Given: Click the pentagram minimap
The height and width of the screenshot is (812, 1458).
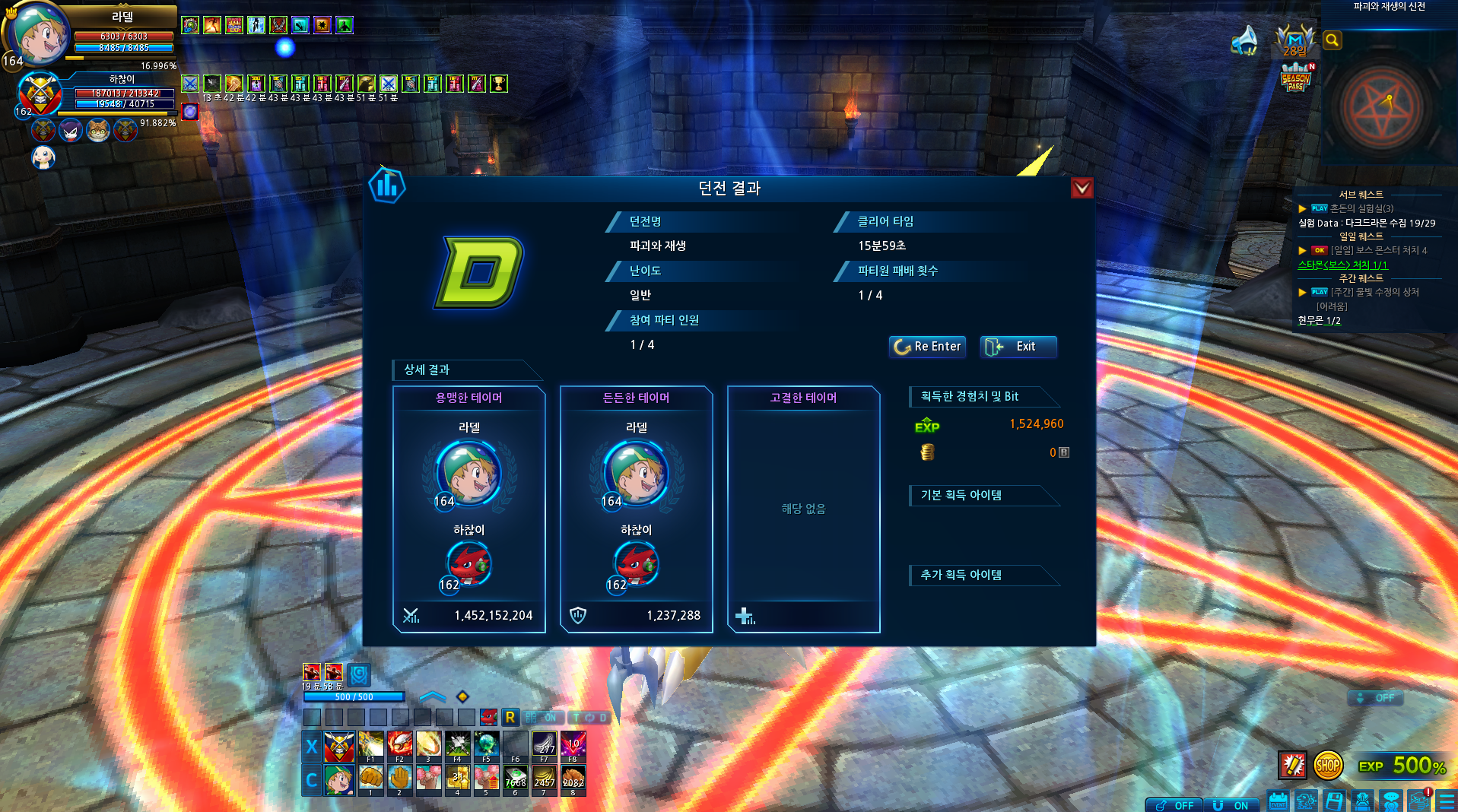Looking at the screenshot, I should [1381, 107].
